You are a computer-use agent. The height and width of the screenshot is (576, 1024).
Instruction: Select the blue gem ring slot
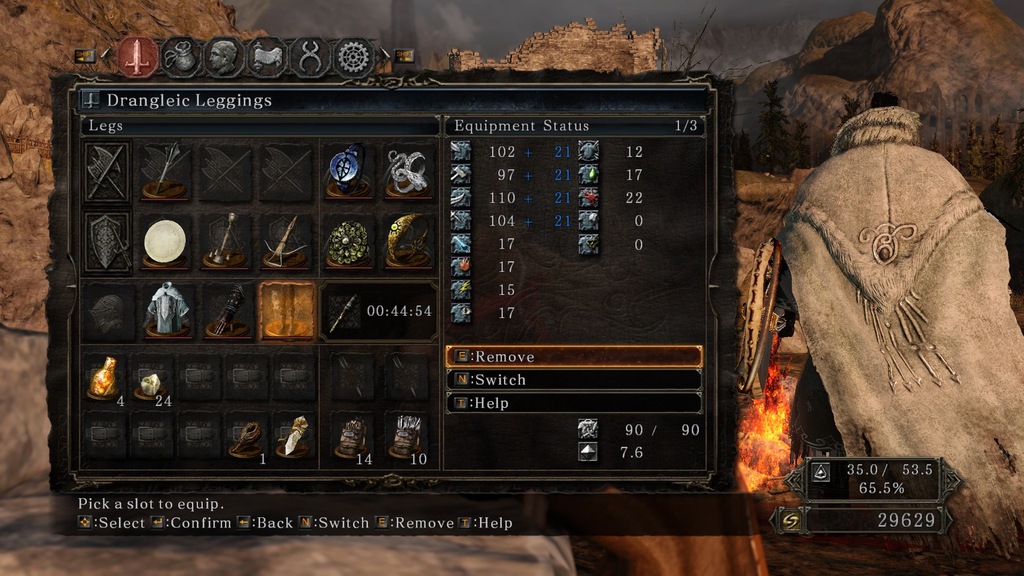(347, 170)
